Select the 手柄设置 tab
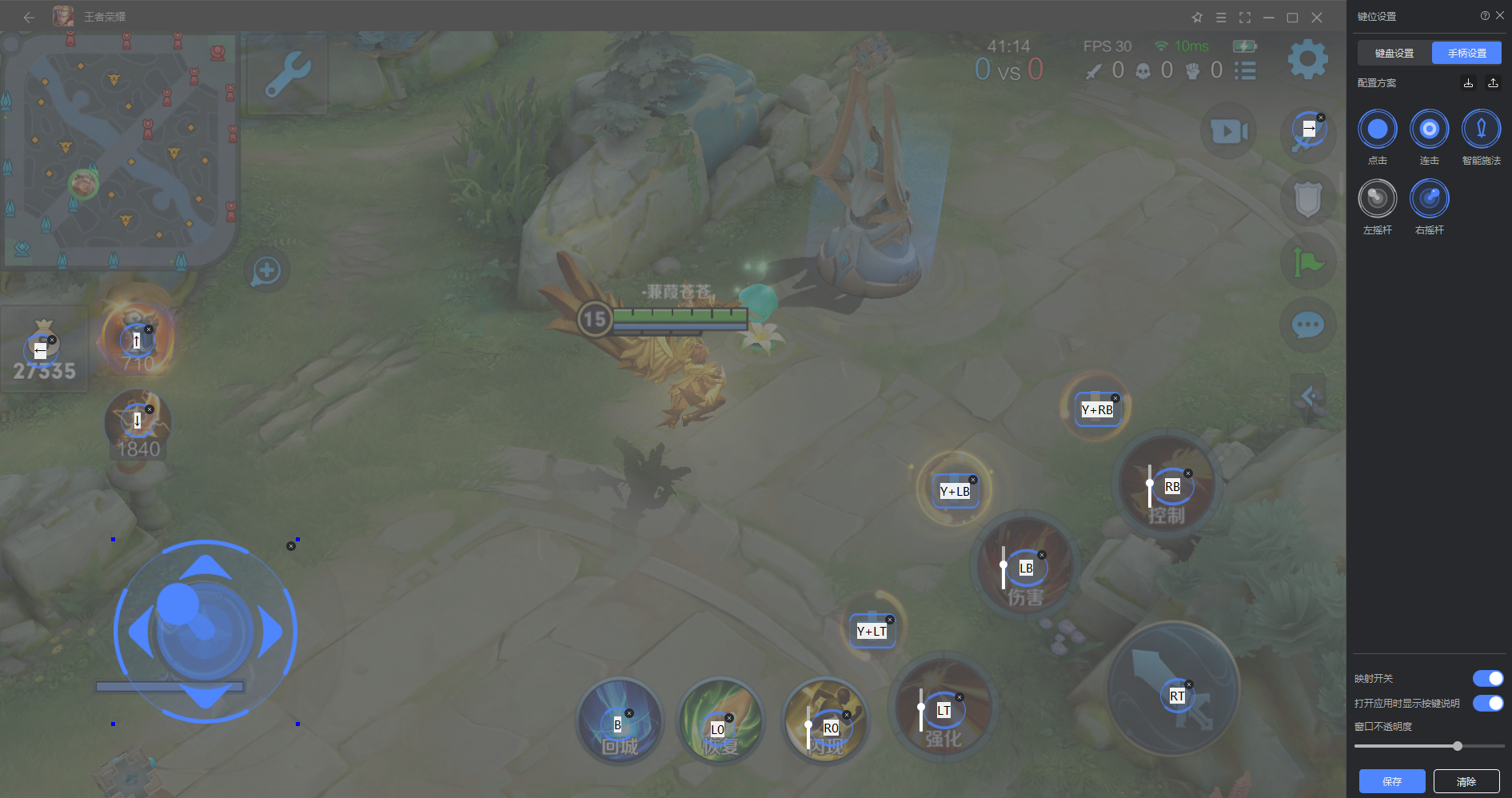The height and width of the screenshot is (798, 1512). pos(1466,54)
